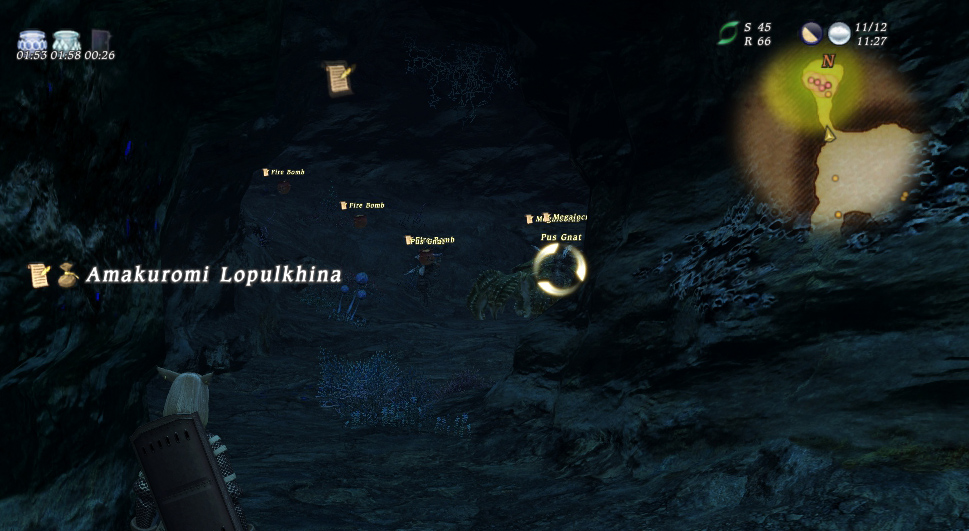Screen dimensions: 969x531
Task: Click the cloudy weather icon
Action: click(x=839, y=34)
